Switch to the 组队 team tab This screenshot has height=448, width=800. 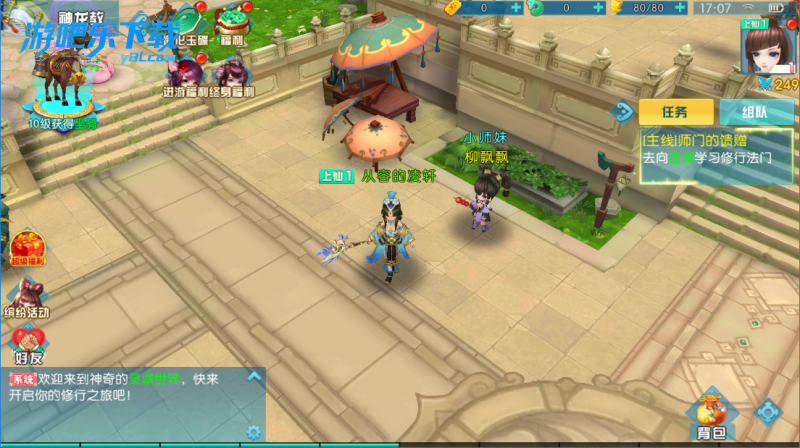tap(755, 110)
